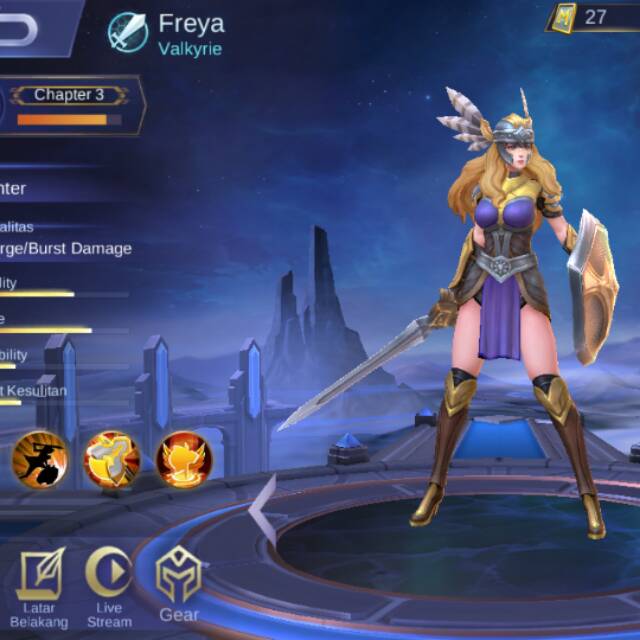Tap the Fighter role sword icon
This screenshot has width=640, height=640.
[x=129, y=31]
